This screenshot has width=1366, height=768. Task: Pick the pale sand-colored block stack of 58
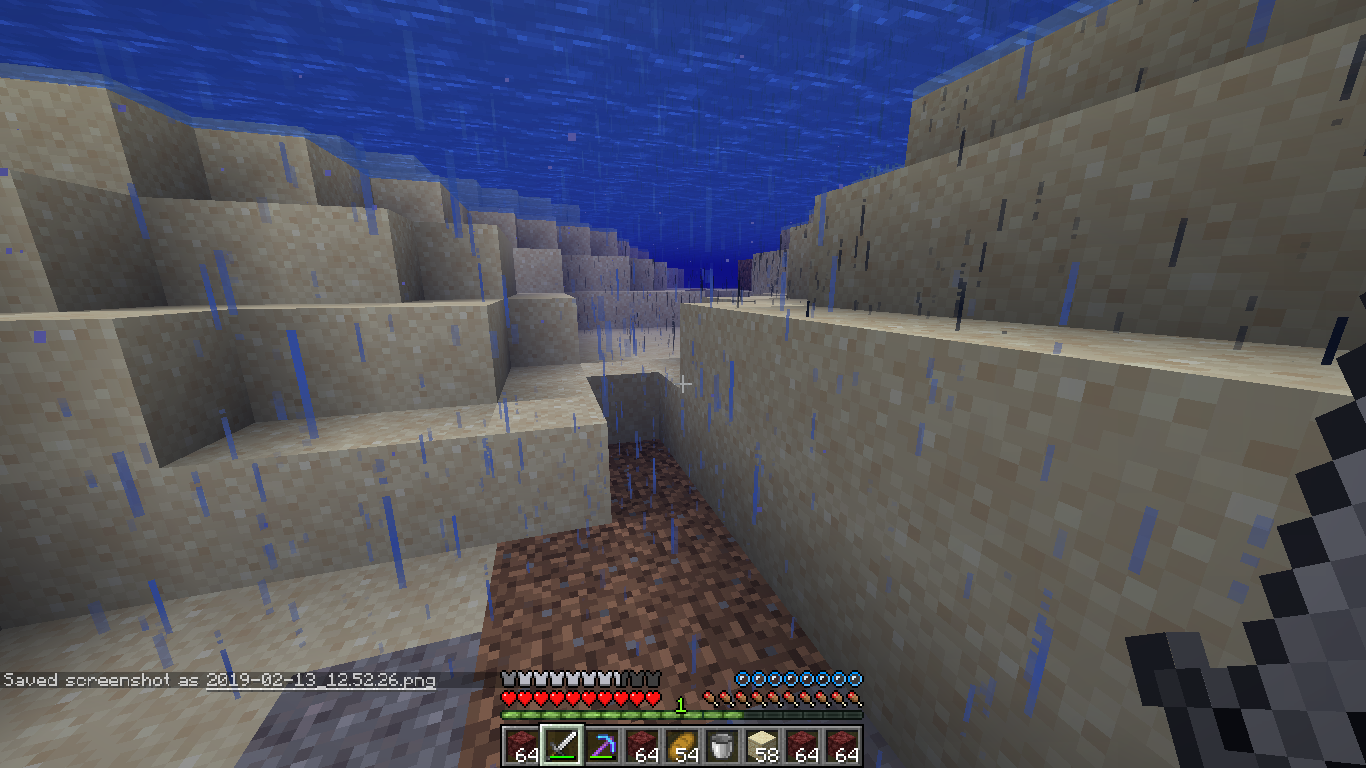(x=762, y=746)
